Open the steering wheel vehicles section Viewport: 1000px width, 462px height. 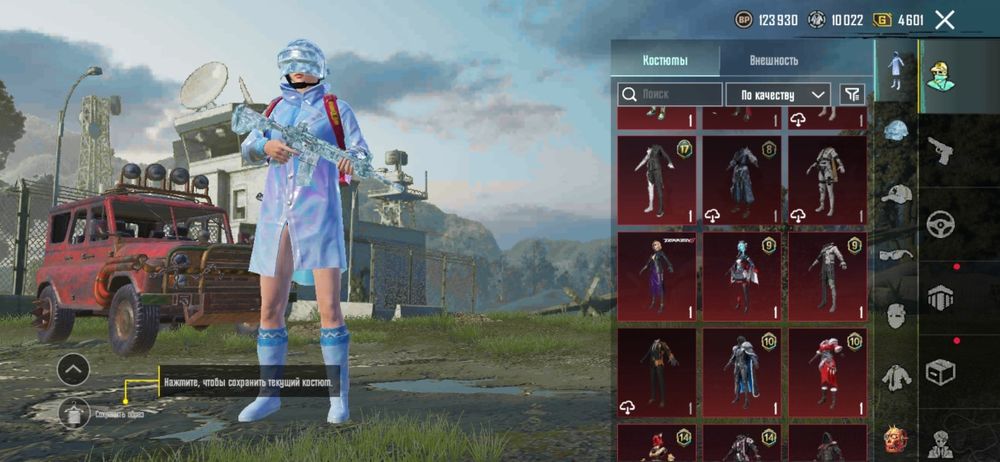point(940,224)
